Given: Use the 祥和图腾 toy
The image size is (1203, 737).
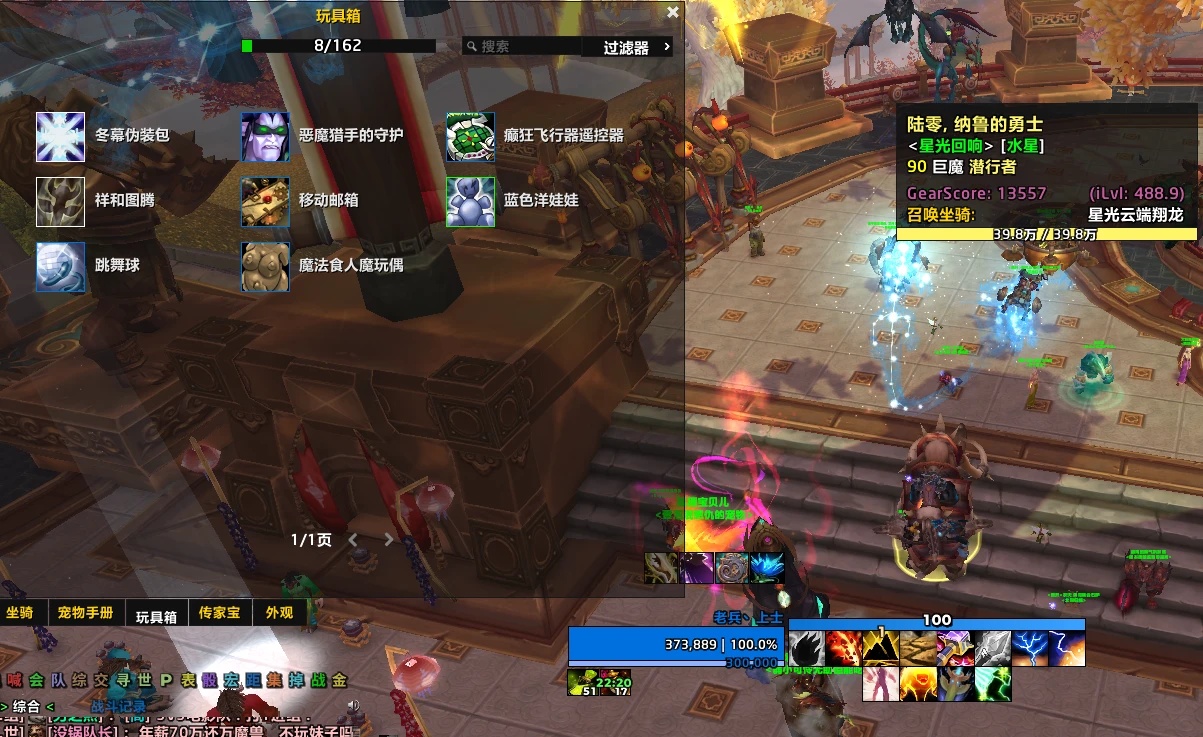Looking at the screenshot, I should [61, 202].
